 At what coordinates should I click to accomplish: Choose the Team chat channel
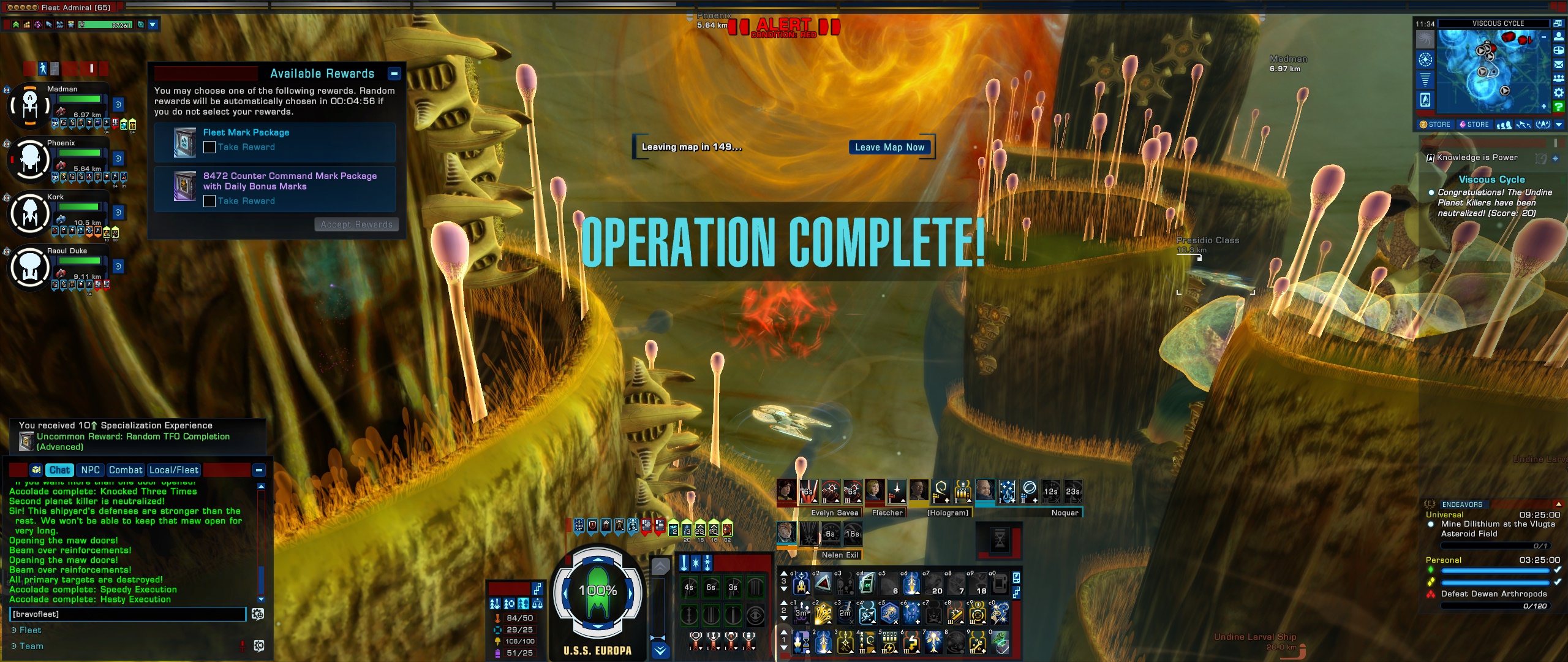pyautogui.click(x=31, y=646)
